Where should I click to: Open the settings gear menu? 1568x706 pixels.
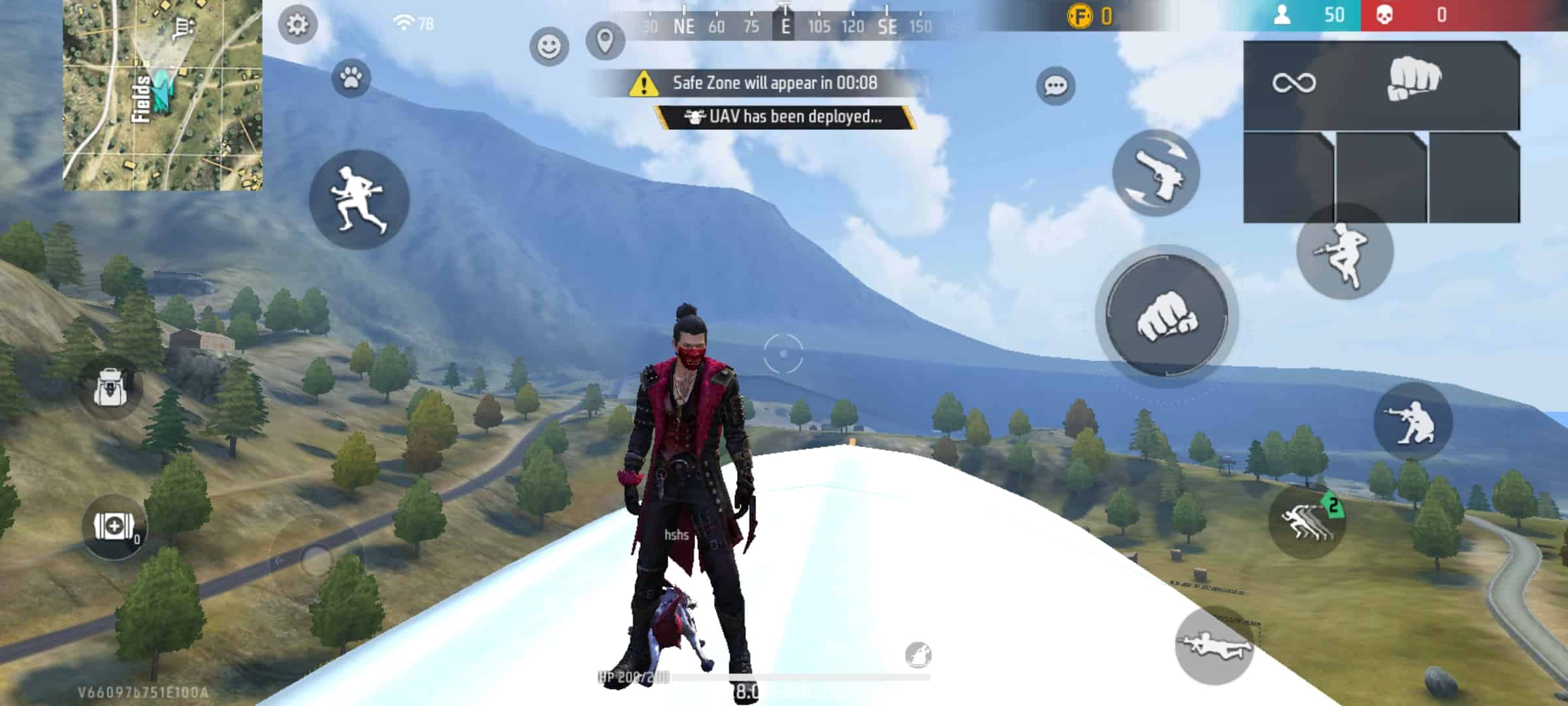coord(297,25)
